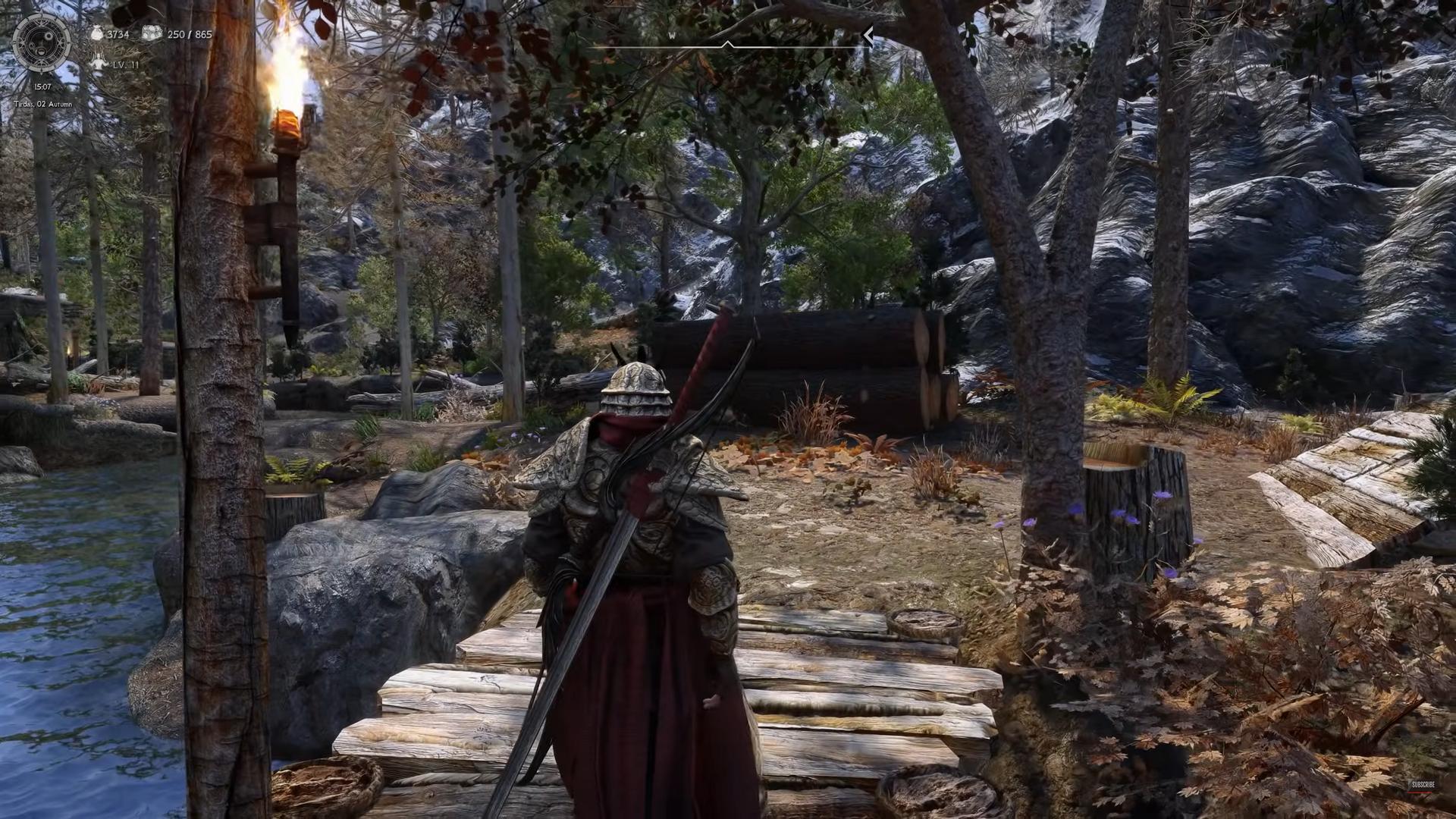Click the carry weight icon

point(152,33)
